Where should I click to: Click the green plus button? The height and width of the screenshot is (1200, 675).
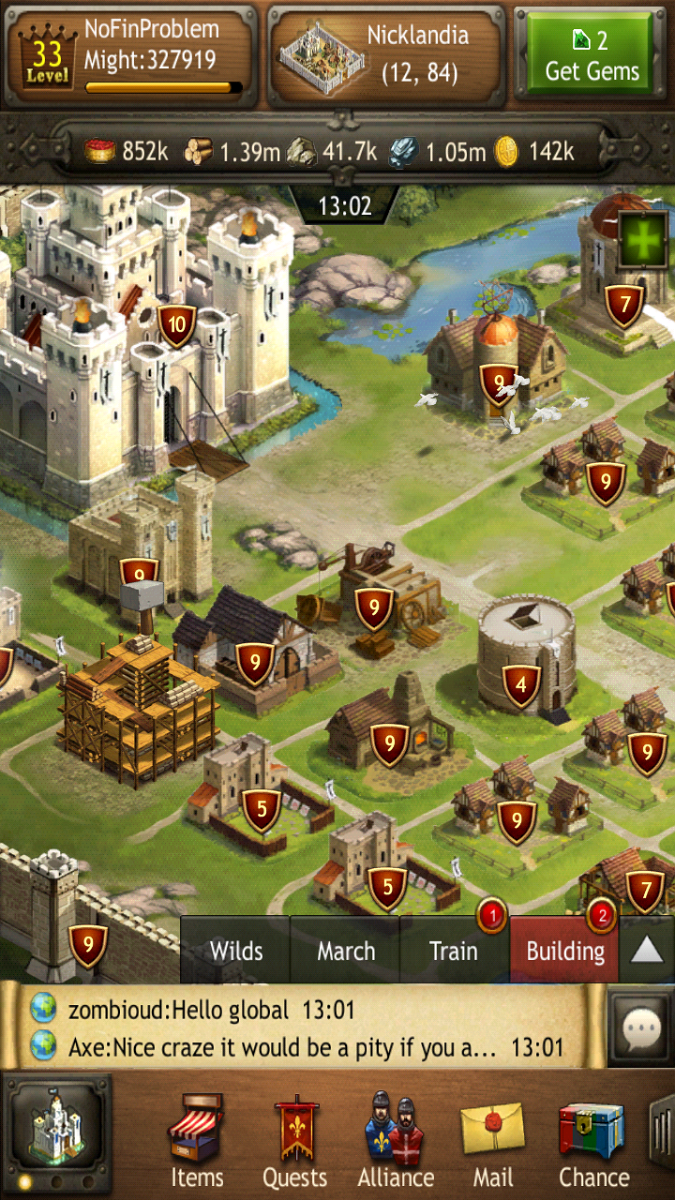point(643,240)
